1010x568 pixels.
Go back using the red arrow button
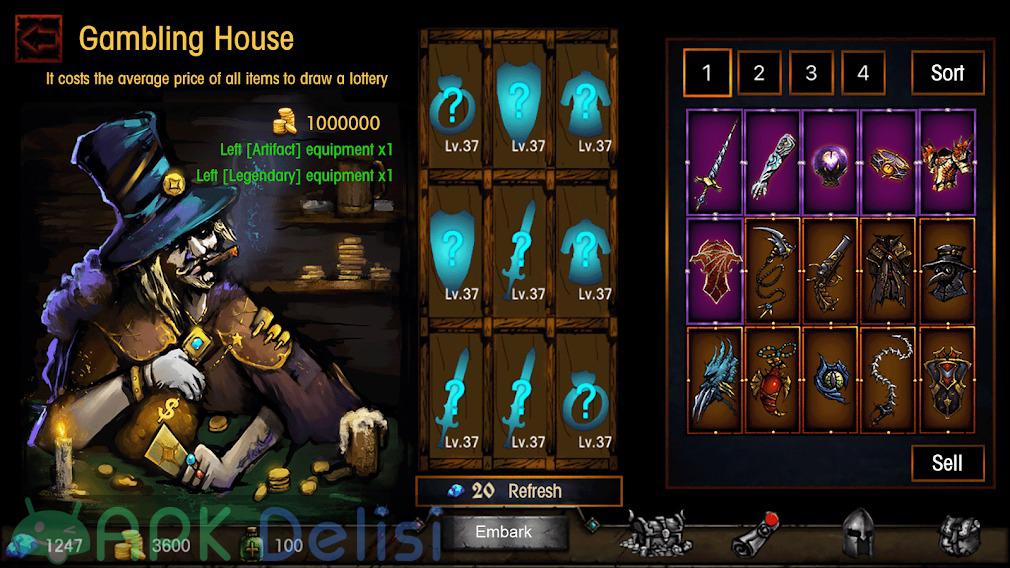(39, 39)
